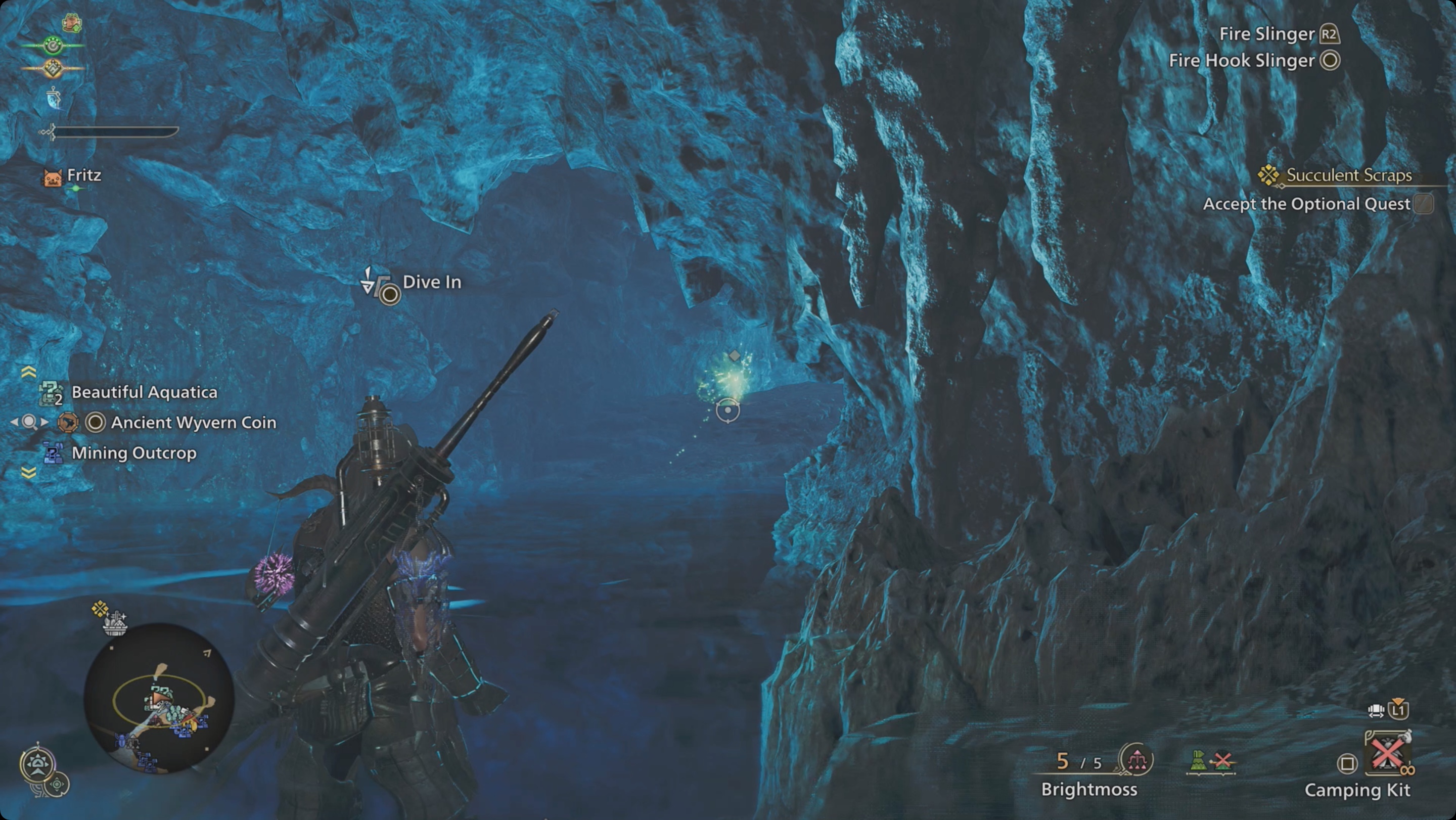Activate the Dive In circle prompt

pos(389,294)
